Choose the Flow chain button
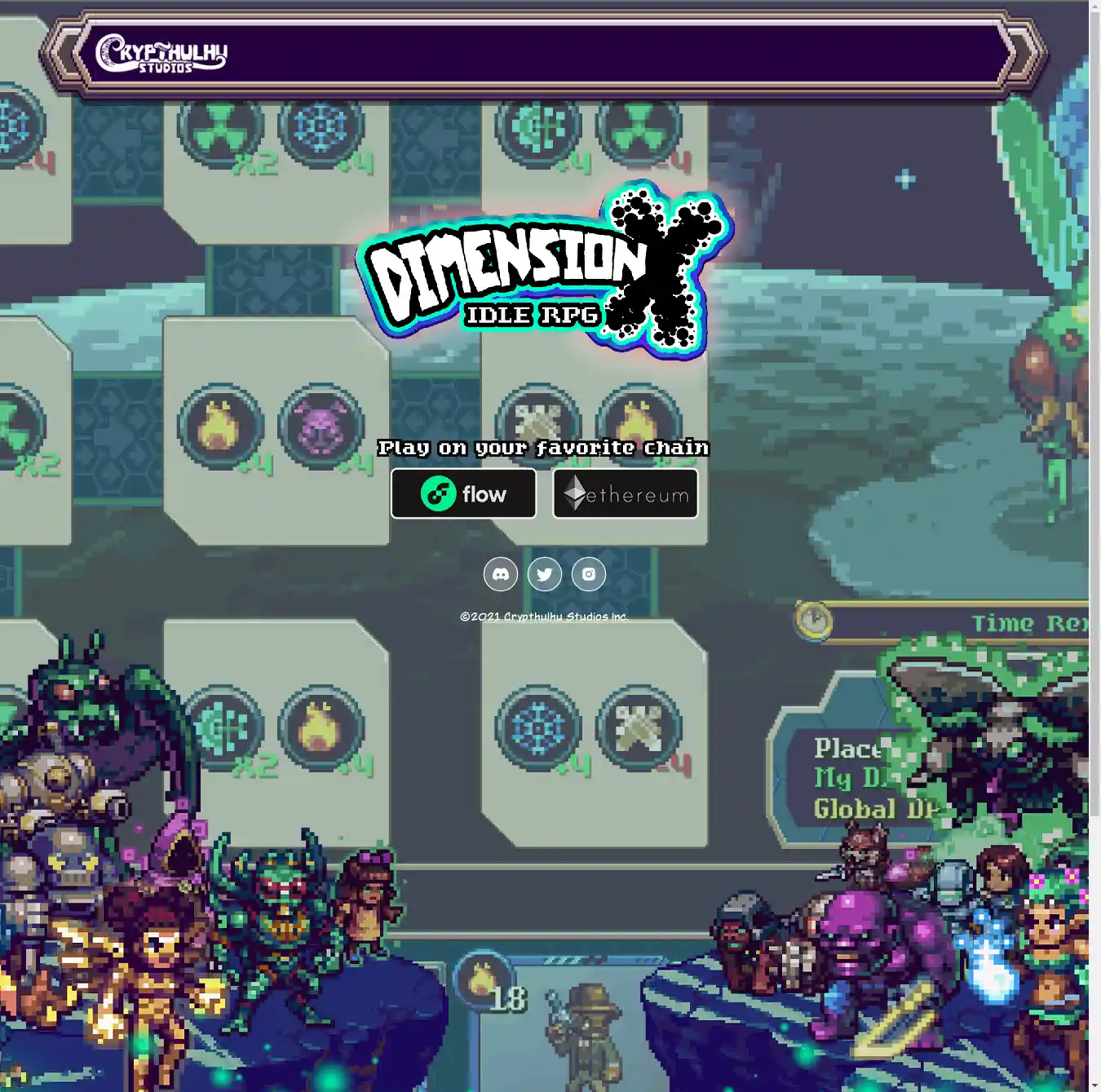 [463, 493]
